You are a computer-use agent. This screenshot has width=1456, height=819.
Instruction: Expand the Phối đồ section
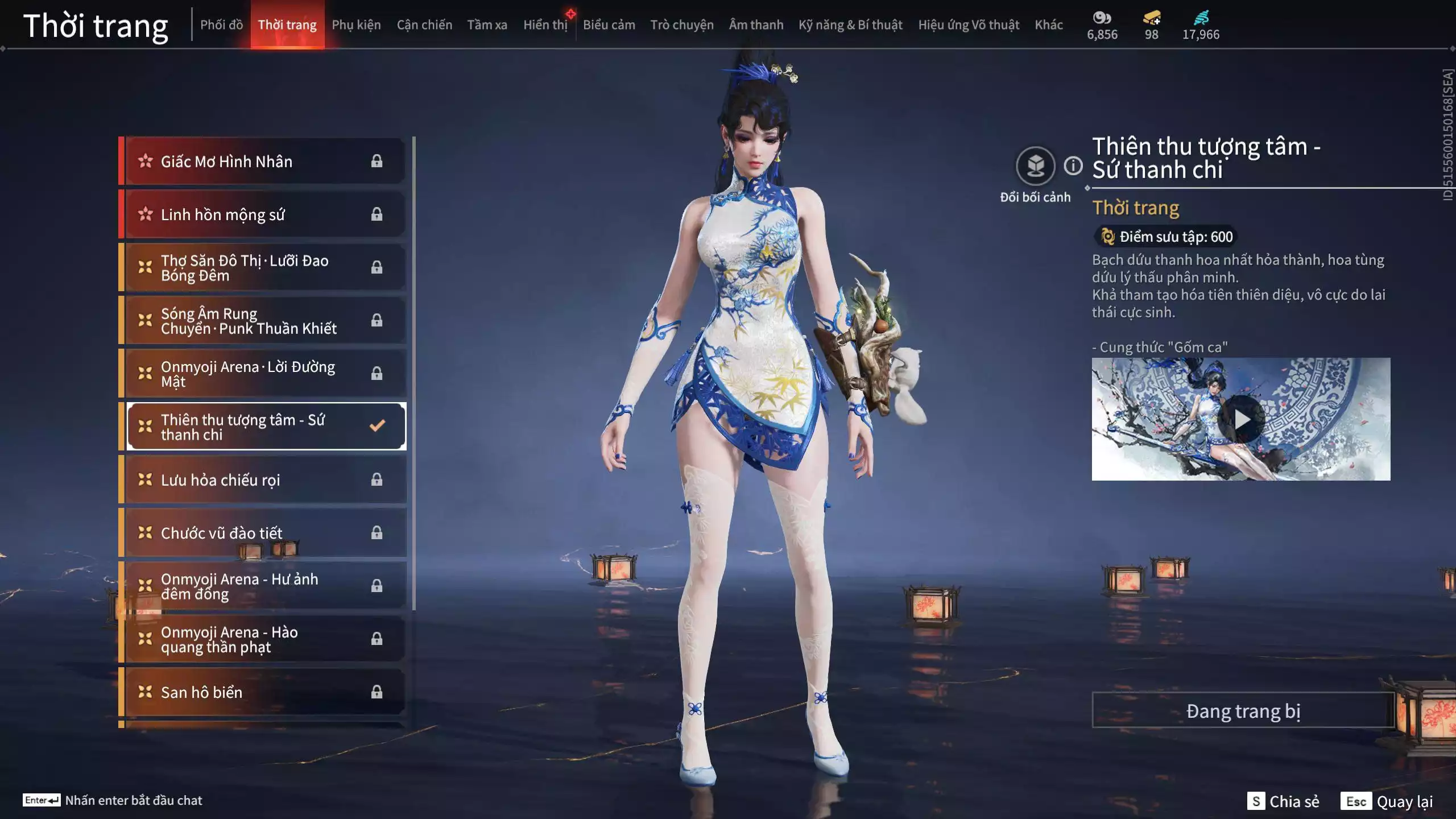pos(221,25)
